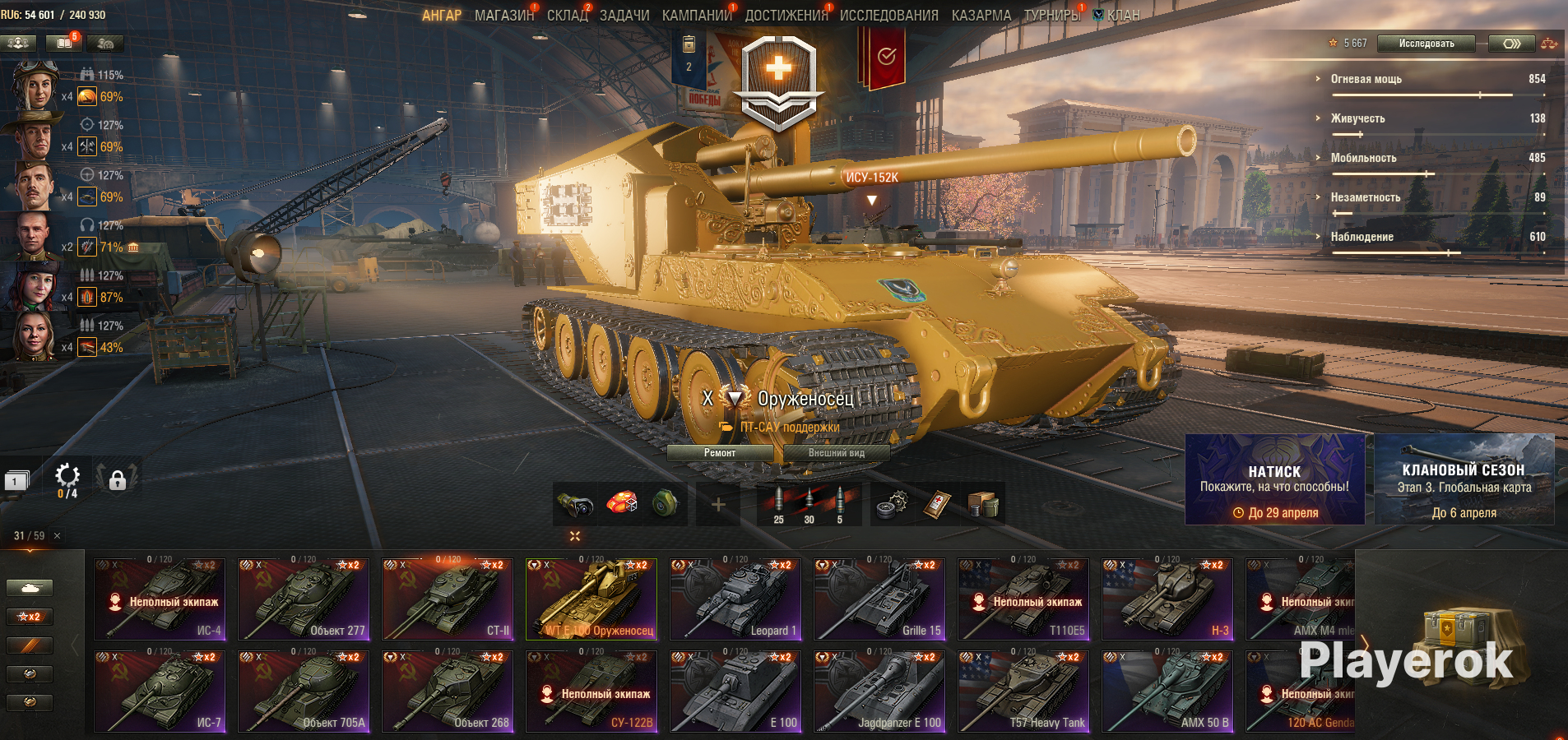Open the ИССЛЕДОВАНИЯ research tree
1568x740 pixels.
click(888, 16)
